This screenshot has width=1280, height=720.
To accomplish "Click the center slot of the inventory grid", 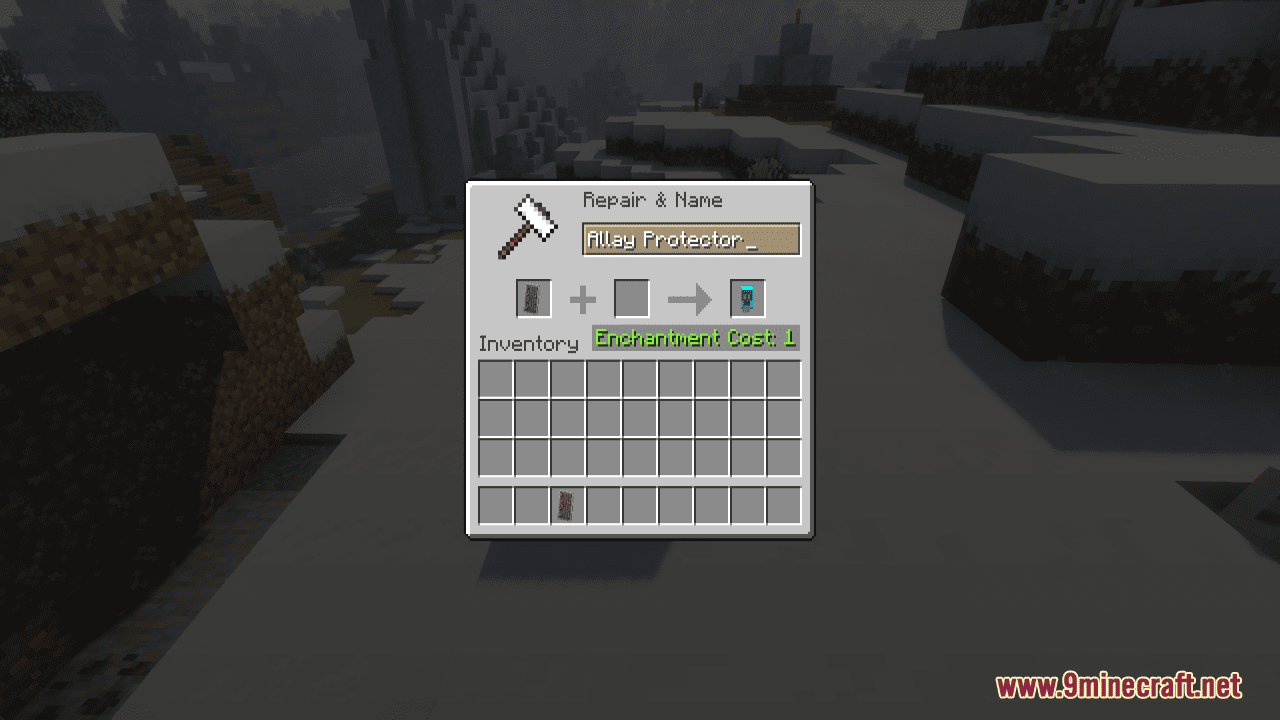I will [x=641, y=418].
